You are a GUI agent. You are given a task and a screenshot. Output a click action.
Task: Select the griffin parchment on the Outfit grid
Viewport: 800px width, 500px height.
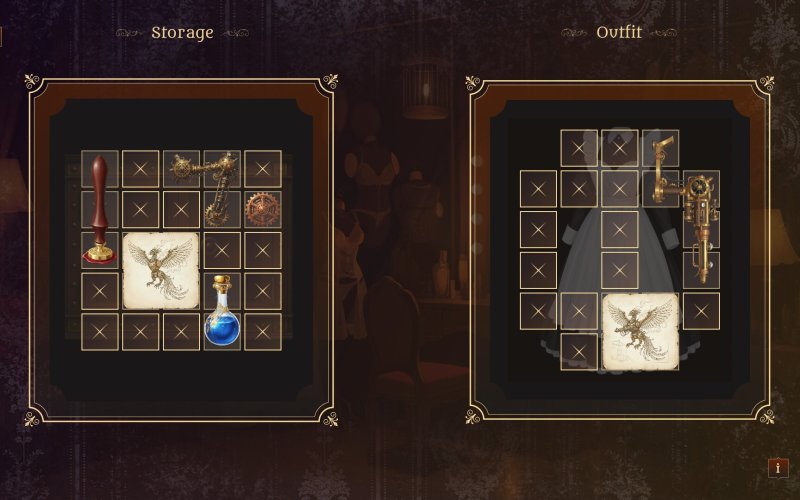[x=640, y=330]
